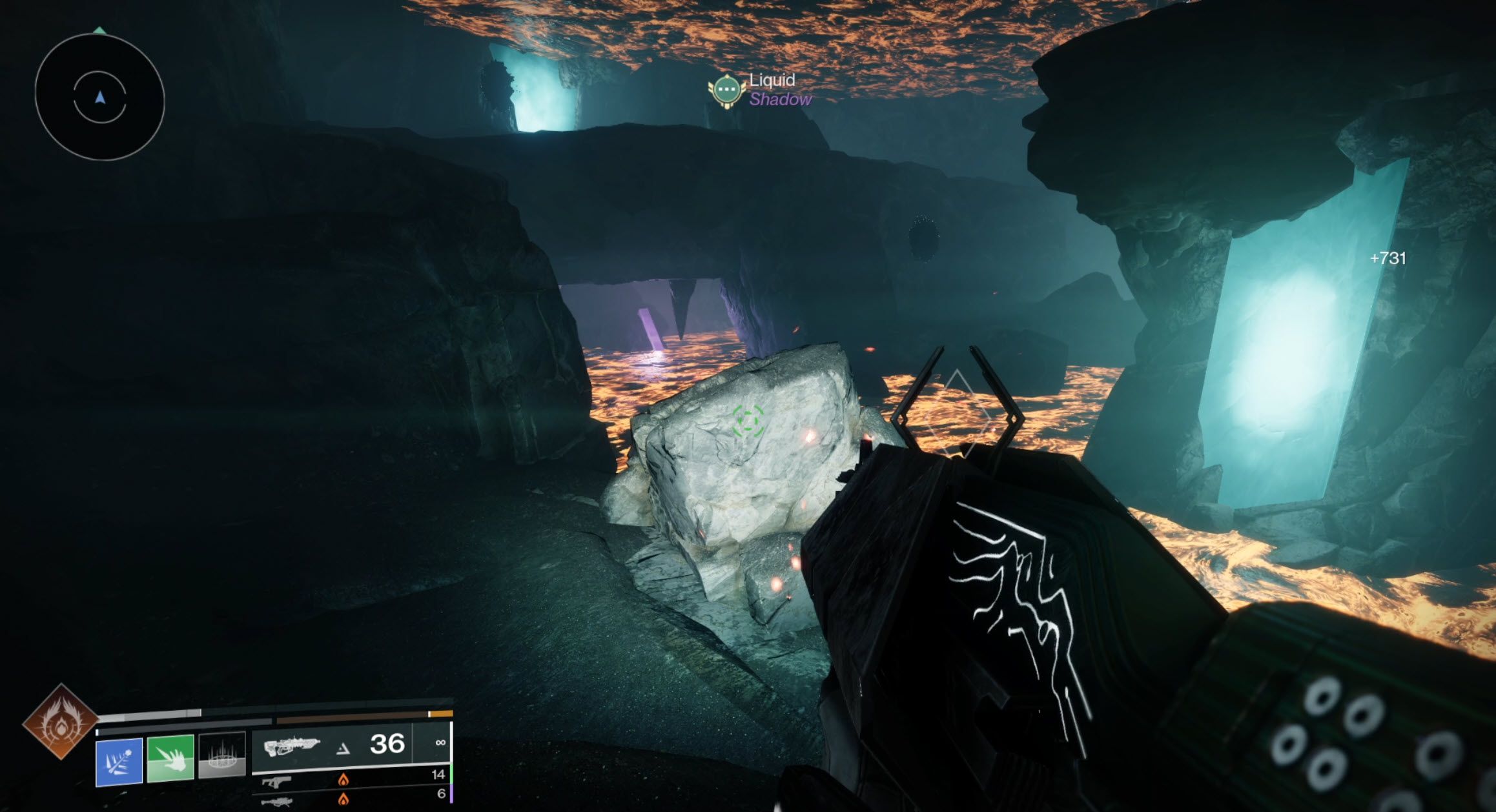
Task: Click the Liquid enemy name label
Action: (773, 80)
